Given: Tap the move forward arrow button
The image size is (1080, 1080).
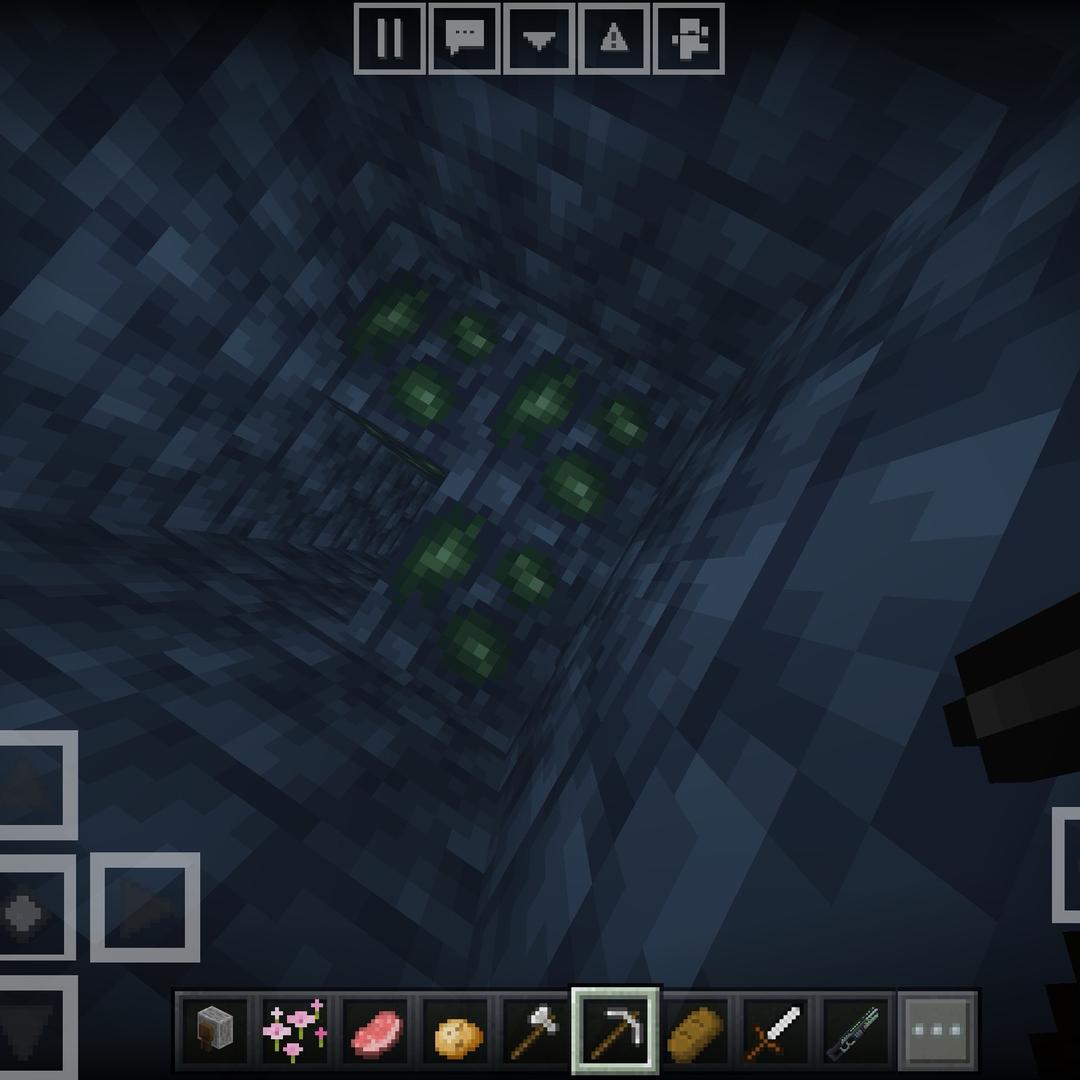Looking at the screenshot, I should point(30,786).
